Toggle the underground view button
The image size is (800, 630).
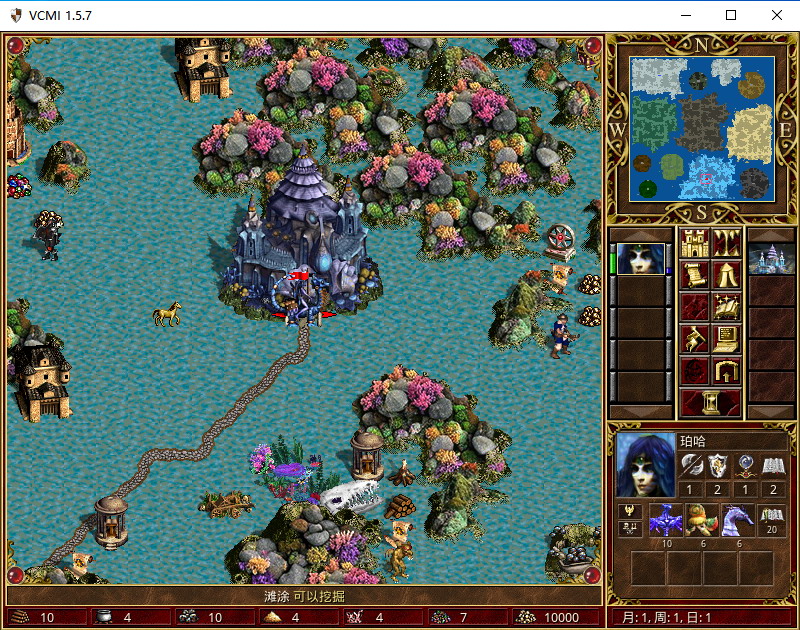726,243
